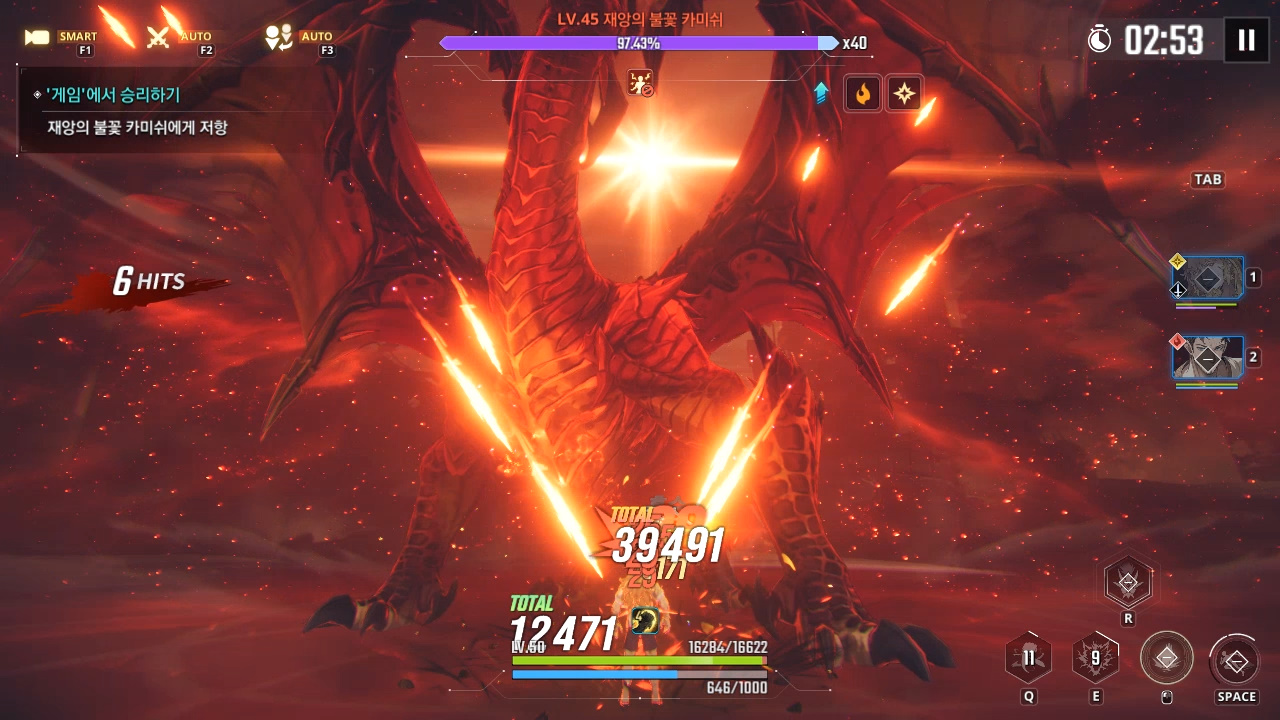Pause the battle

tap(1246, 40)
